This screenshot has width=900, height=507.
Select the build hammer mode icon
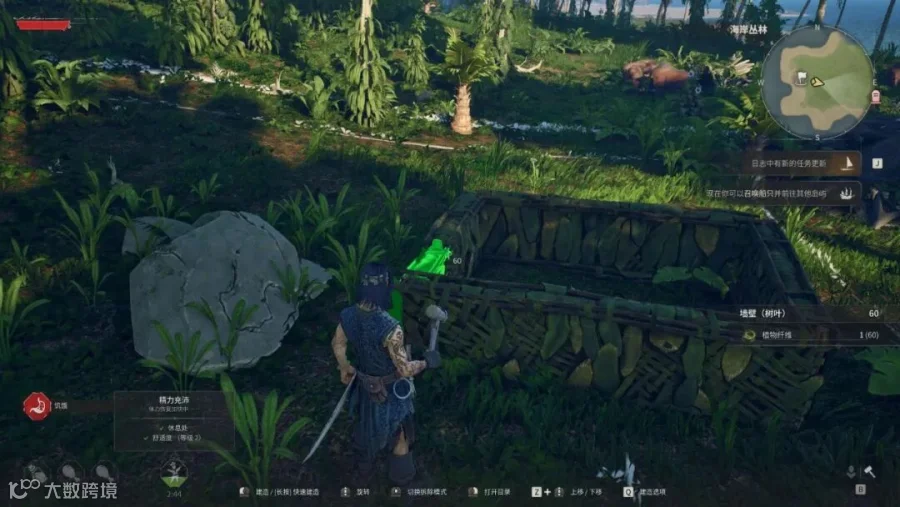pos(870,471)
